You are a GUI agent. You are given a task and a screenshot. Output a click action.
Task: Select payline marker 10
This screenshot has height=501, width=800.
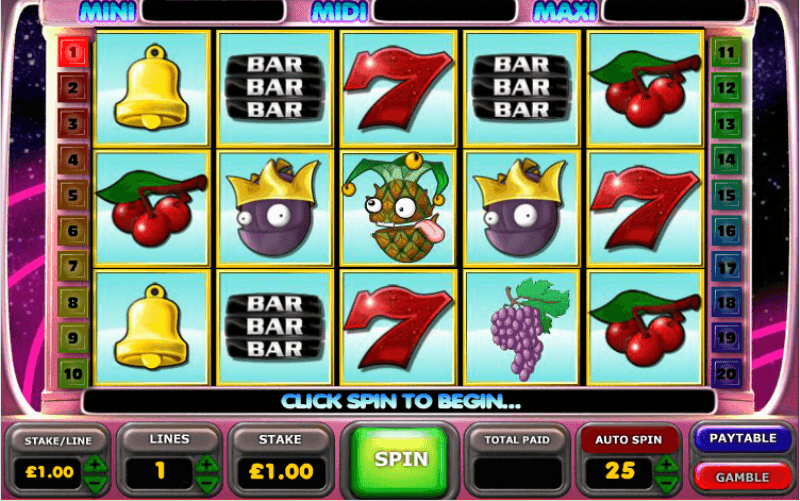point(73,375)
